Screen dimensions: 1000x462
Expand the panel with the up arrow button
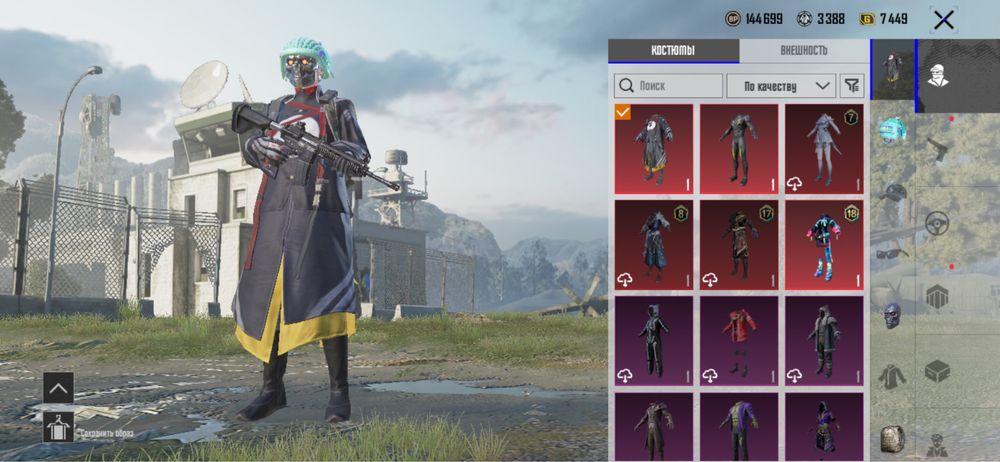pyautogui.click(x=58, y=387)
